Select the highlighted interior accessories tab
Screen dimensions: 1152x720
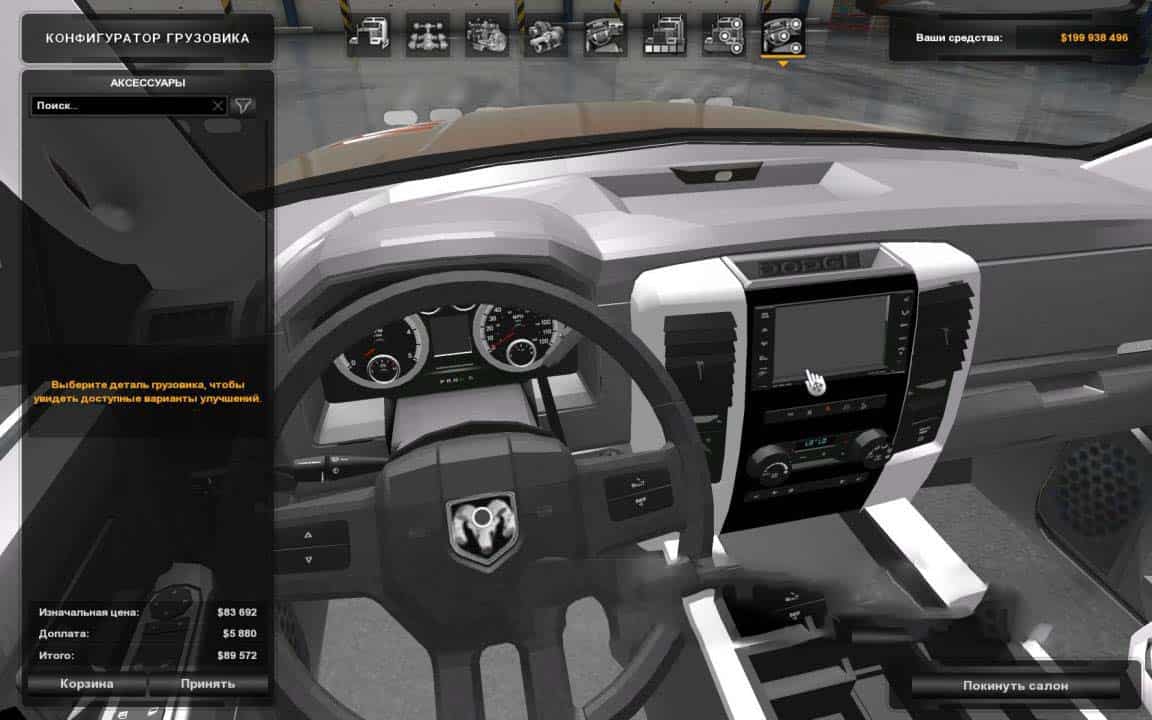(783, 36)
